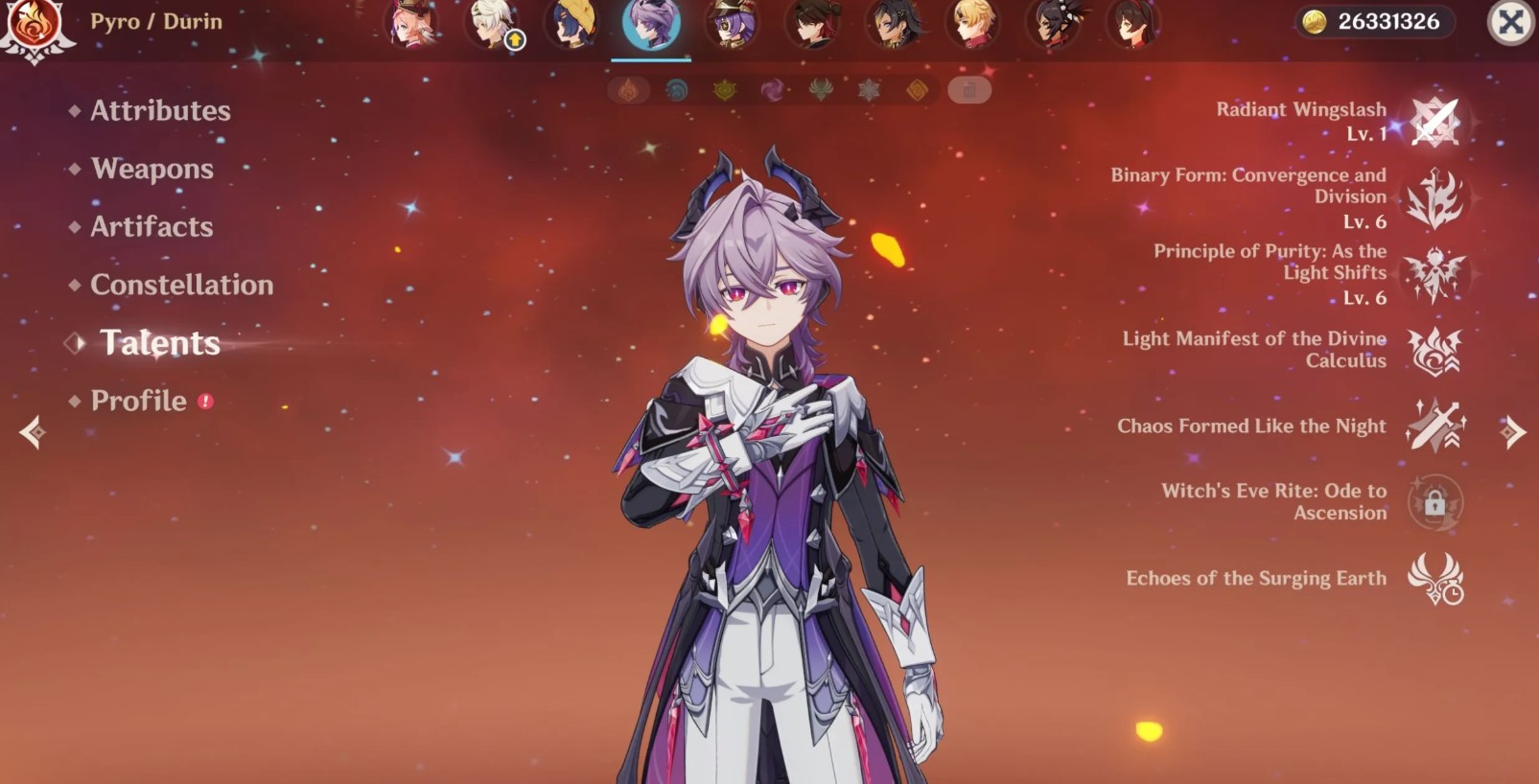Viewport: 1539px width, 784px height.
Task: Switch to the next character arrow
Action: [x=1512, y=432]
